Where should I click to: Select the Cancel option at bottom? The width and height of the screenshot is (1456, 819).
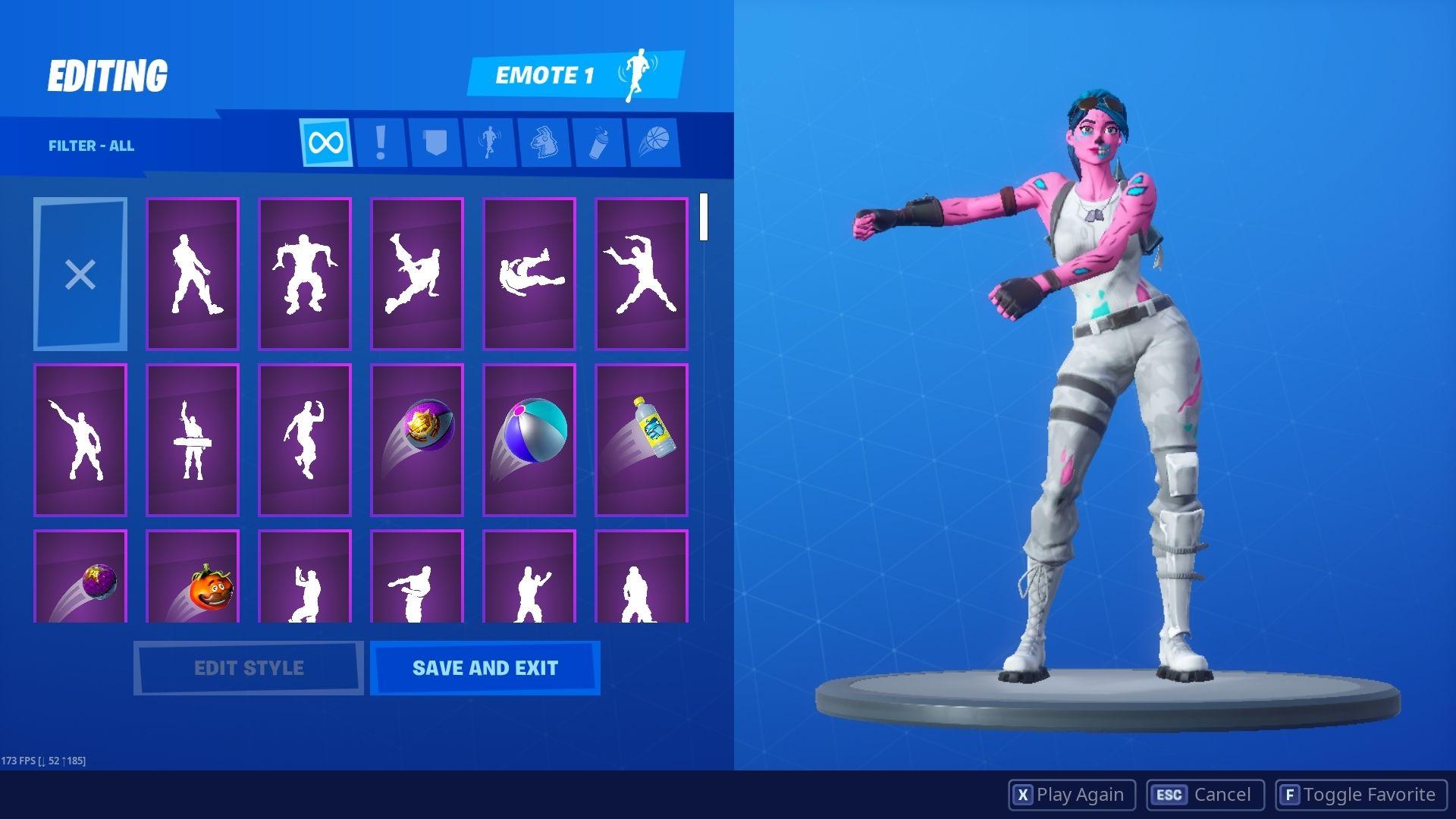[1203, 794]
